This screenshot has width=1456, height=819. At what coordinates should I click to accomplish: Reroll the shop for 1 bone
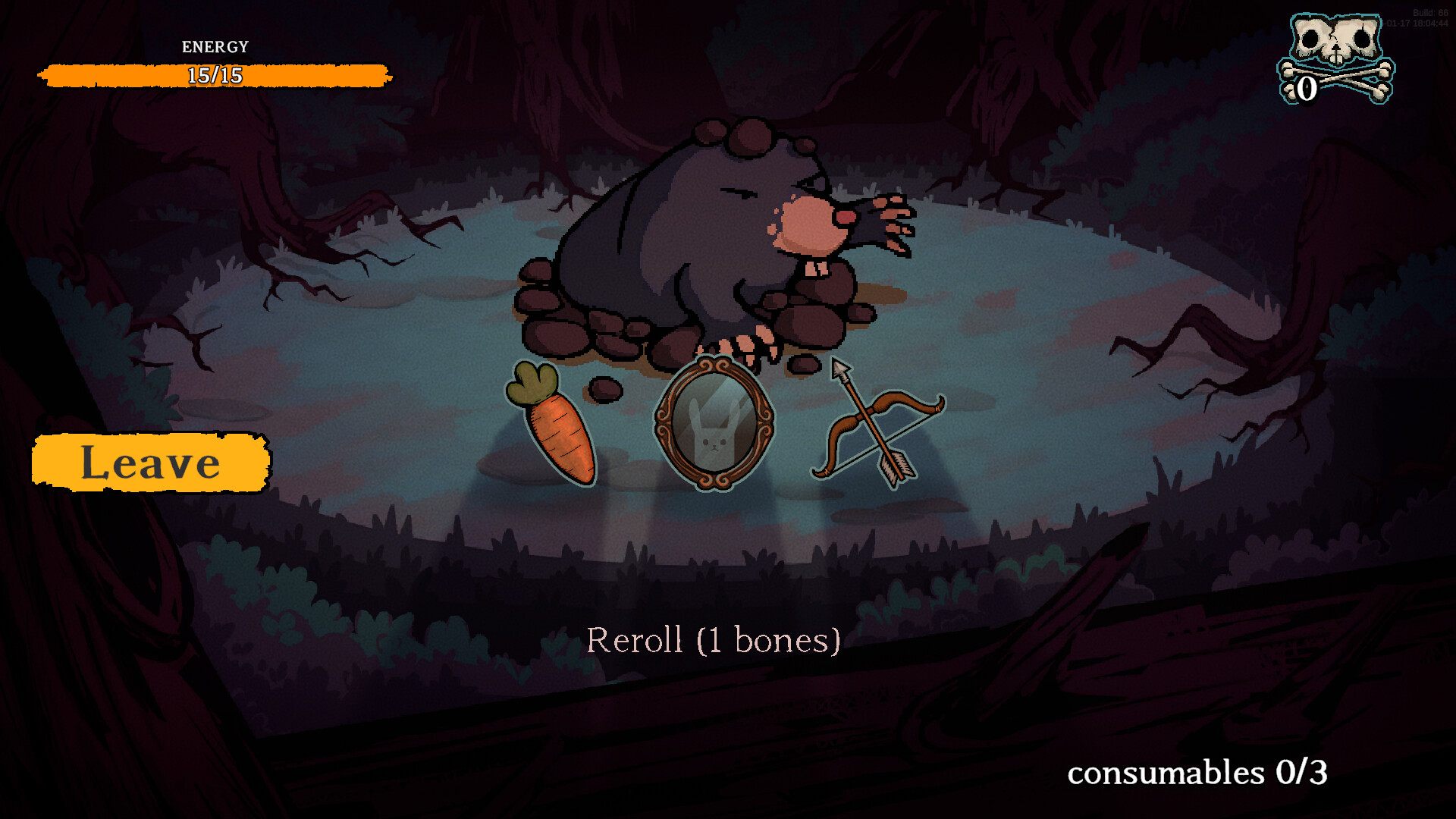(714, 639)
